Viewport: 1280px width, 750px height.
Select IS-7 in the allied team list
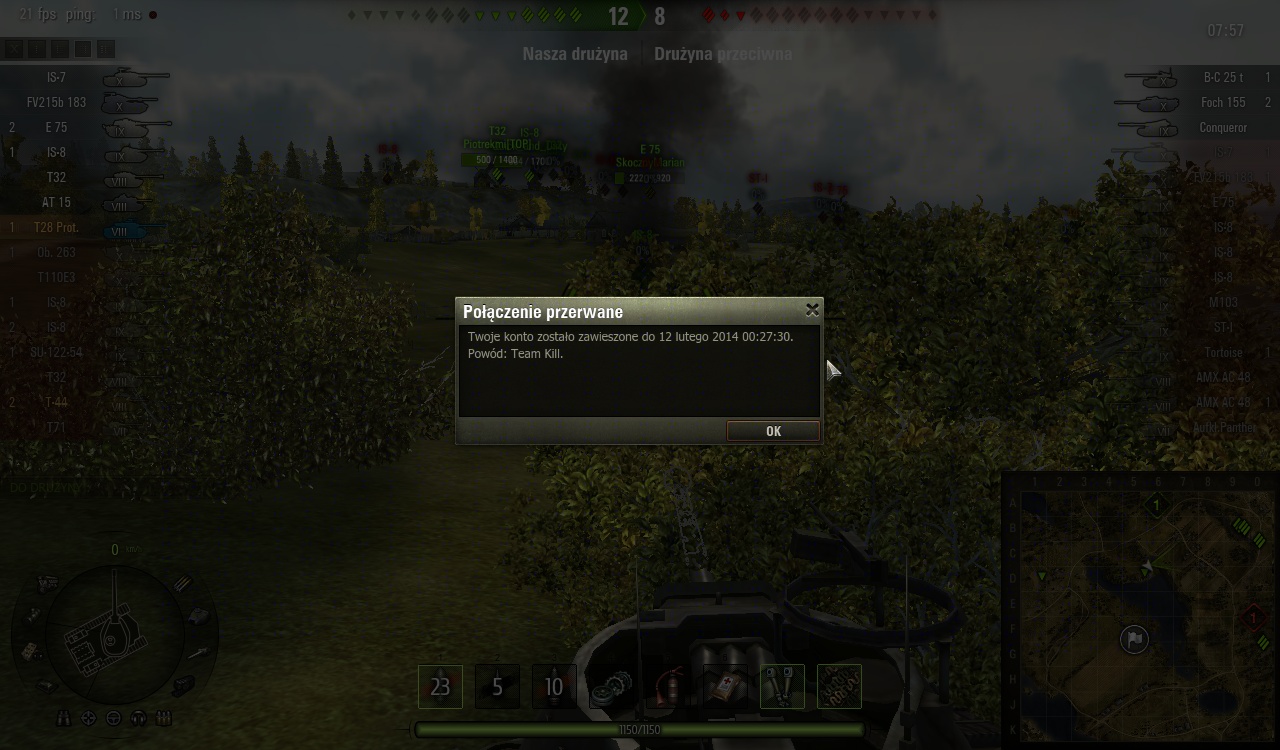click(x=56, y=77)
